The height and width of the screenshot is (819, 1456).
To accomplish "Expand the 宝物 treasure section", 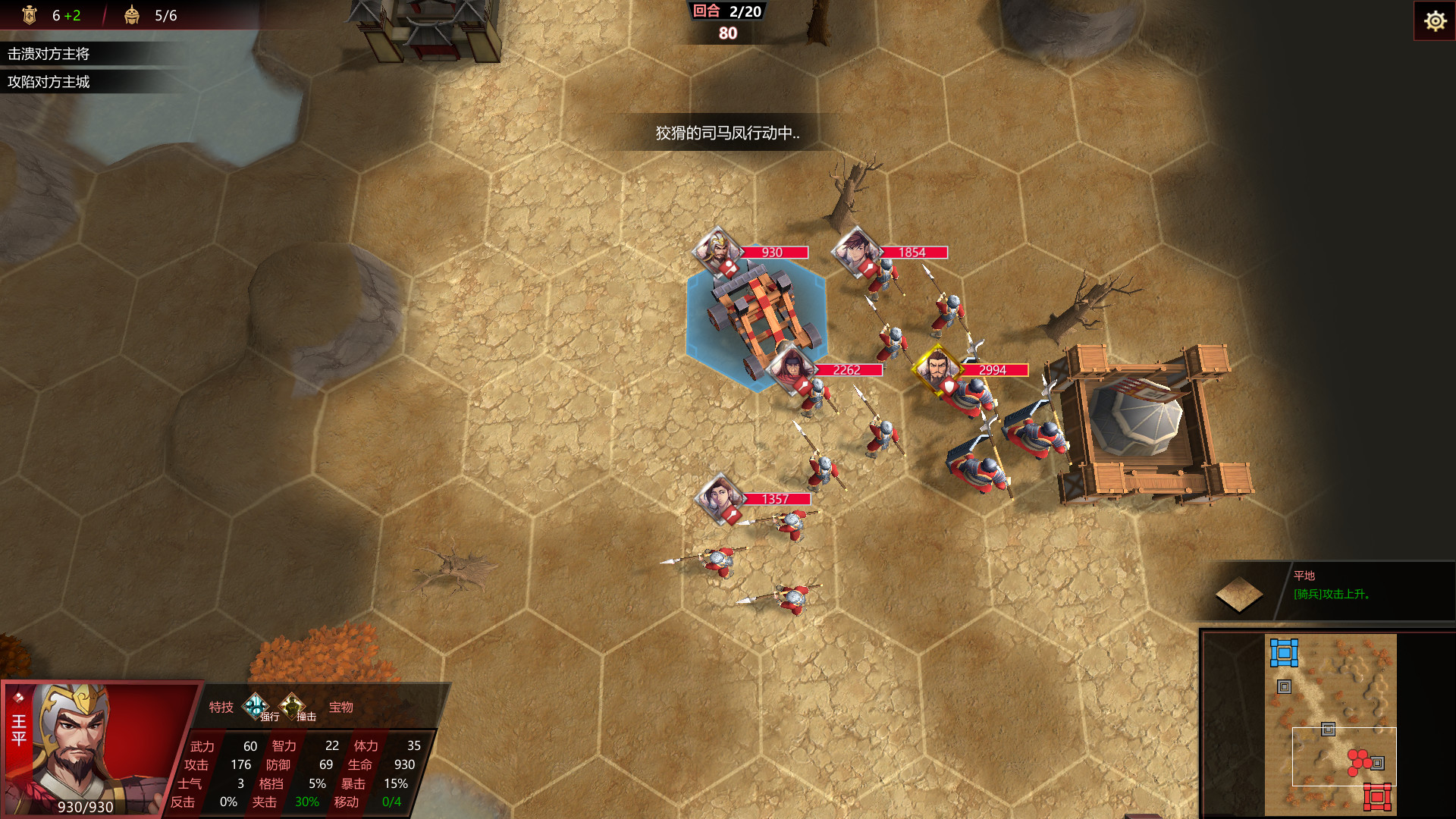I will click(x=341, y=706).
